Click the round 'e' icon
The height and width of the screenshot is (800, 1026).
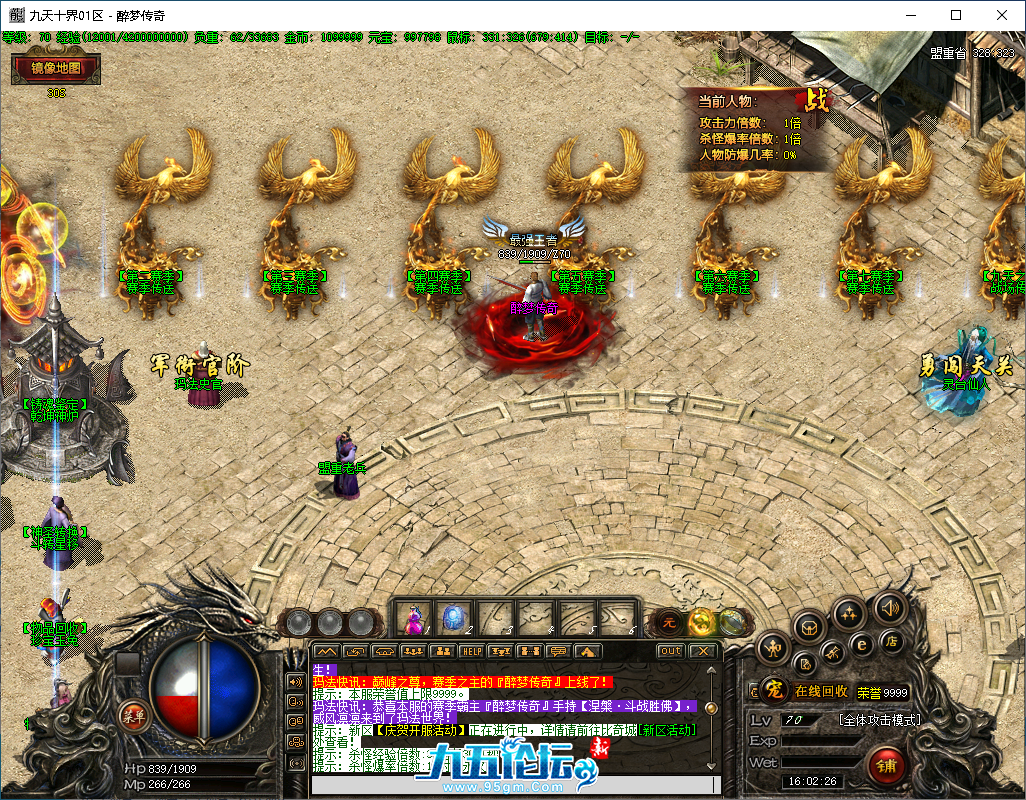tap(860, 645)
